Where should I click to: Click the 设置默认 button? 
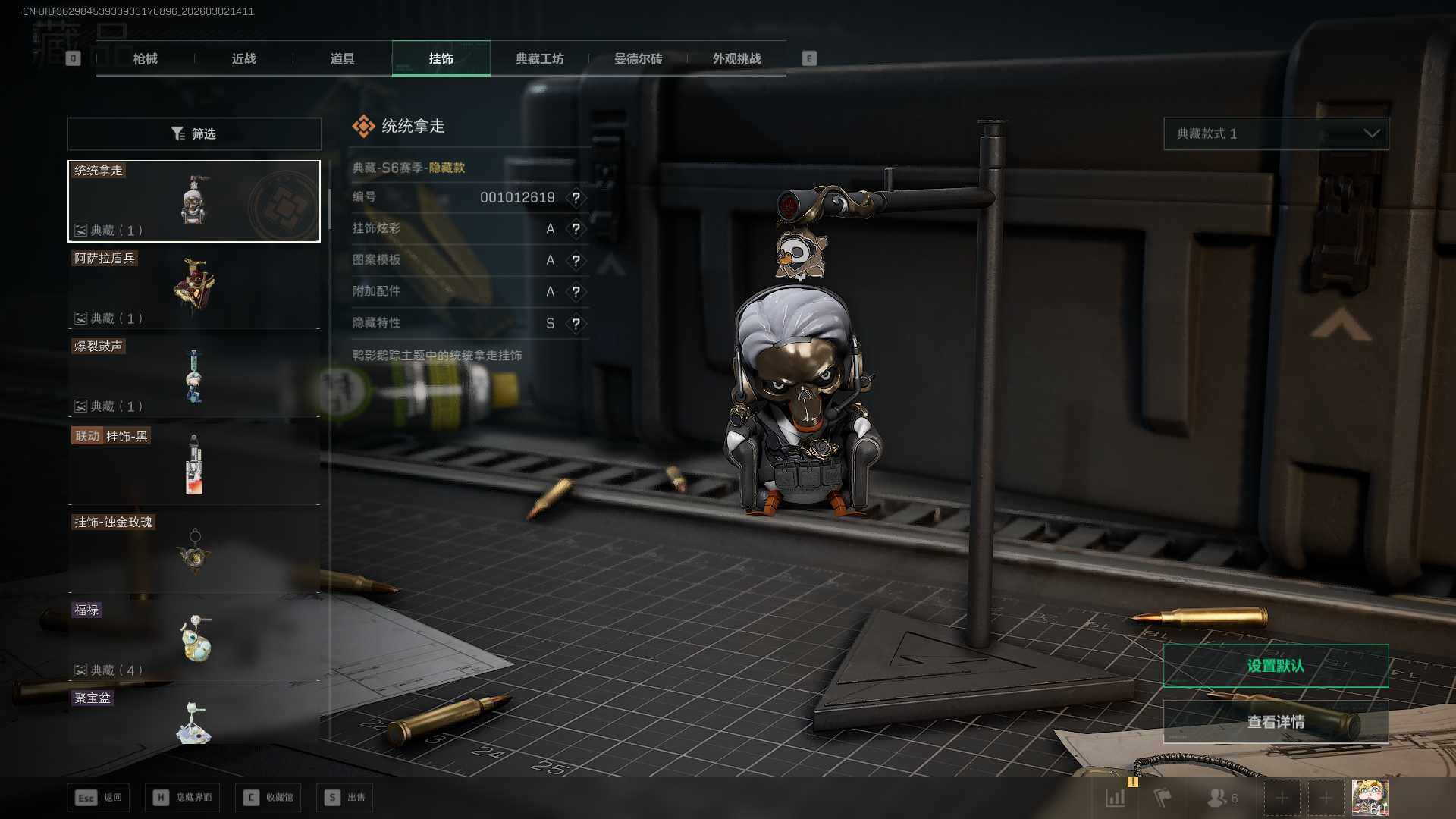tap(1276, 666)
